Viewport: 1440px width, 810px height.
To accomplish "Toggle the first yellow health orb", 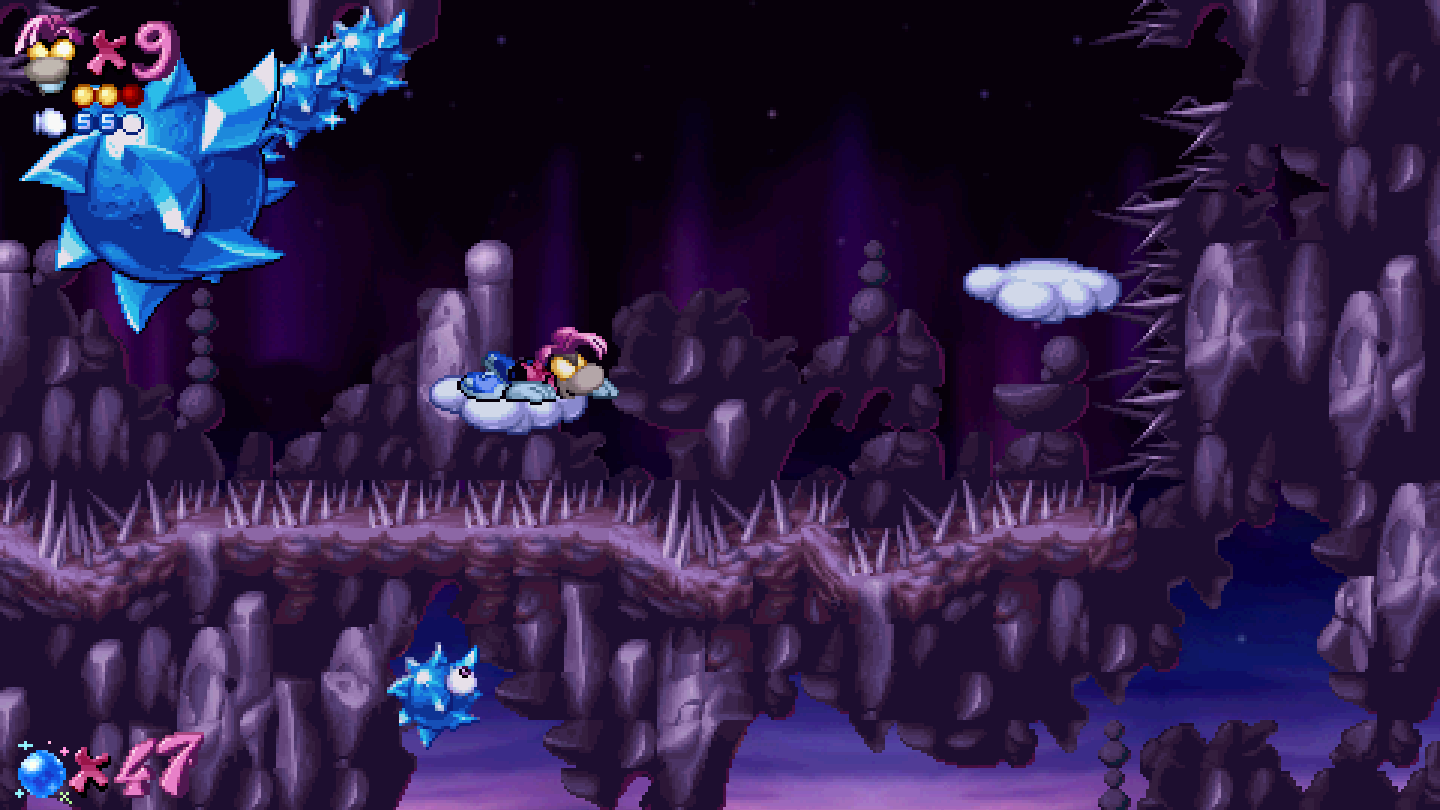I will click(x=84, y=95).
